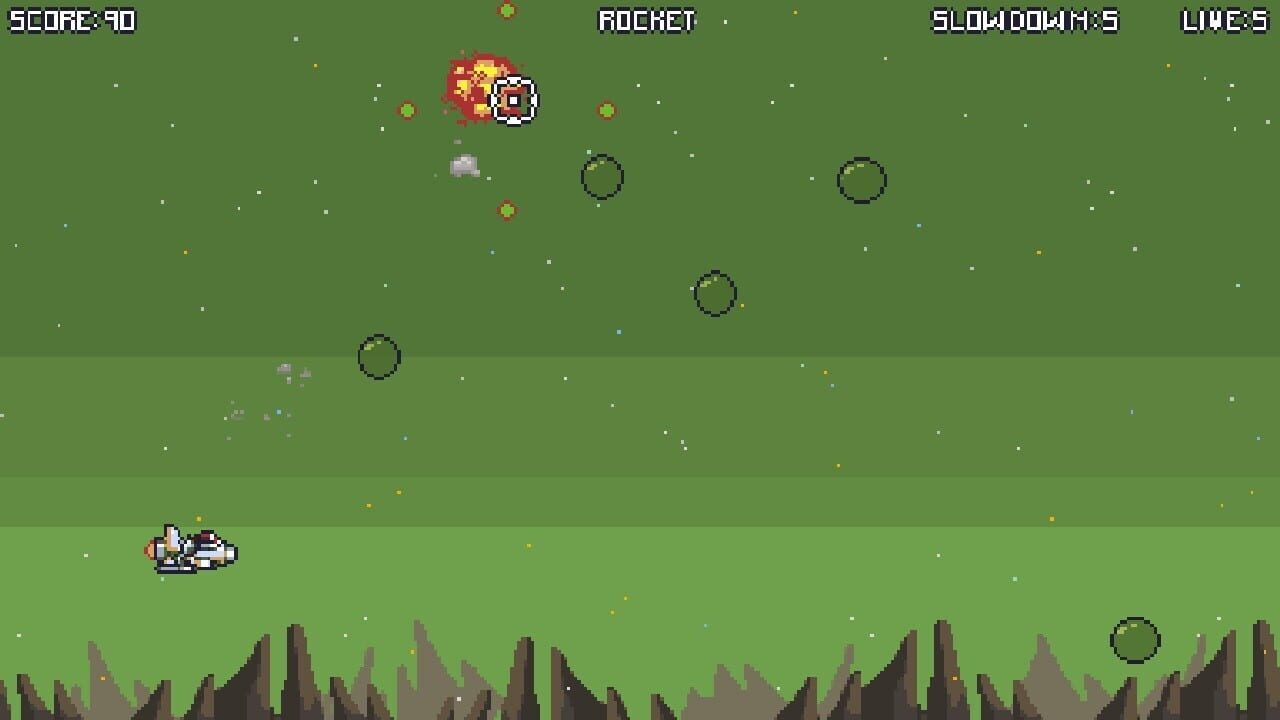Viewport: 1280px width, 720px height.
Task: Click the green bubble in the upper middle
Action: pyautogui.click(x=601, y=177)
